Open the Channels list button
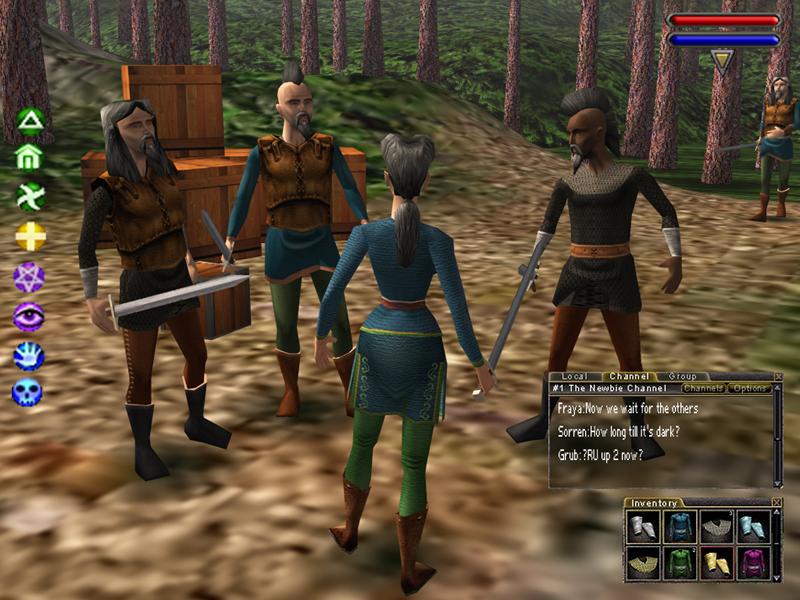 pos(703,388)
